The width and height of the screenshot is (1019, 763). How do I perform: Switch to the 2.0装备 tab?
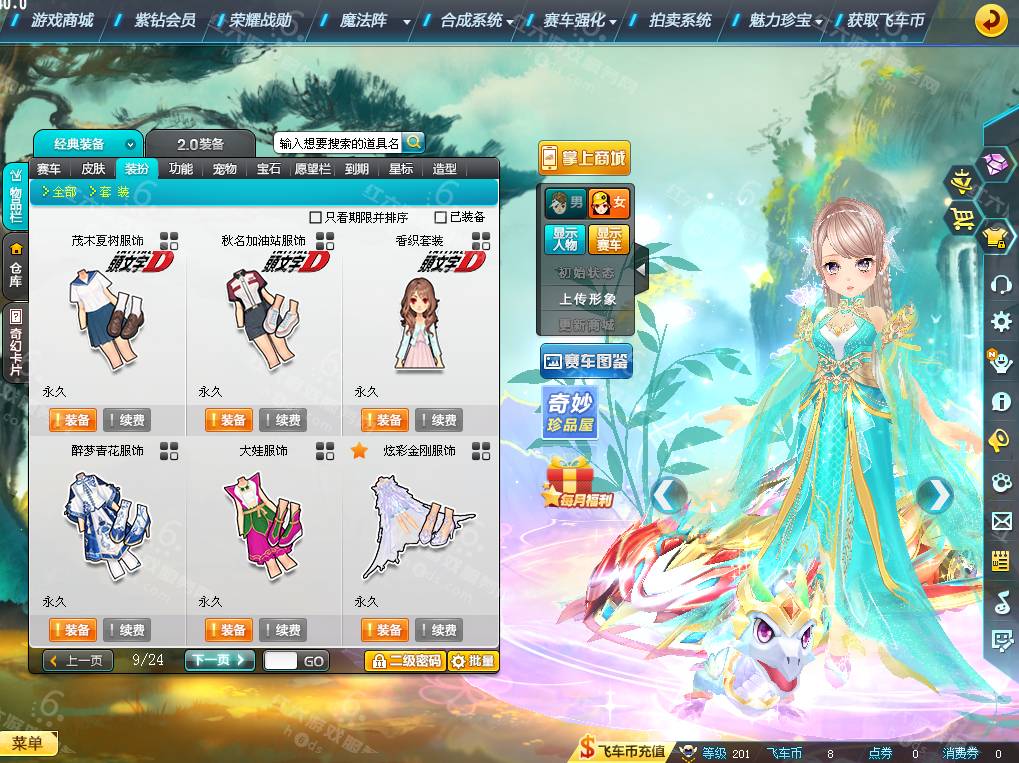pyautogui.click(x=200, y=144)
